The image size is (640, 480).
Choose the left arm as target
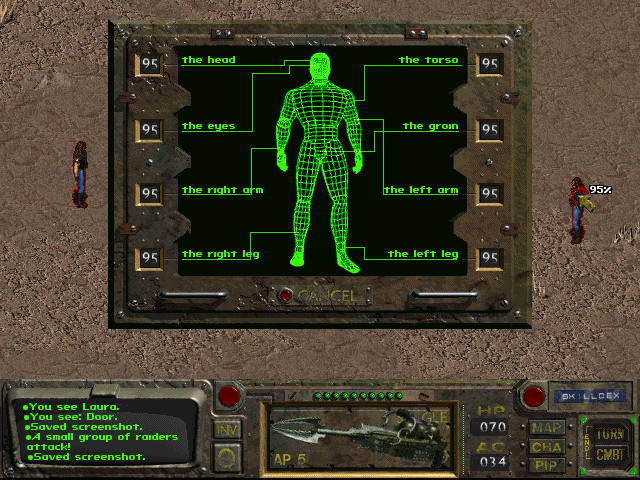point(421,190)
